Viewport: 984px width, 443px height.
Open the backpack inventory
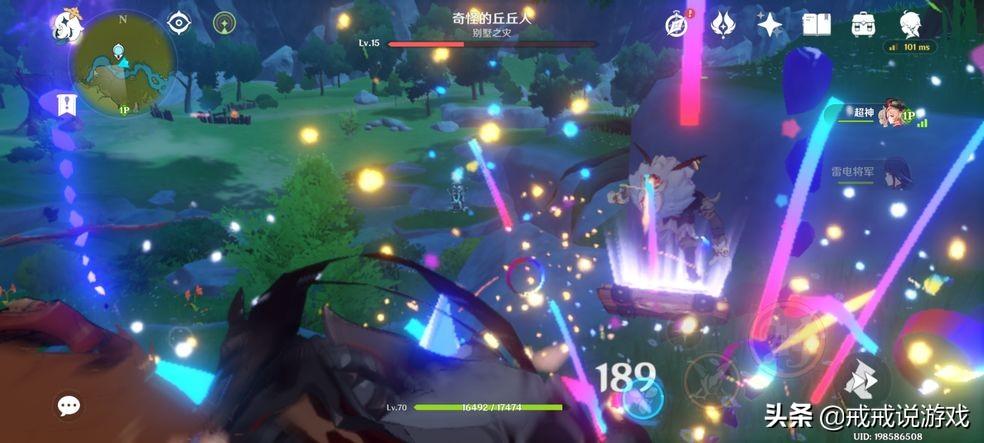[863, 25]
